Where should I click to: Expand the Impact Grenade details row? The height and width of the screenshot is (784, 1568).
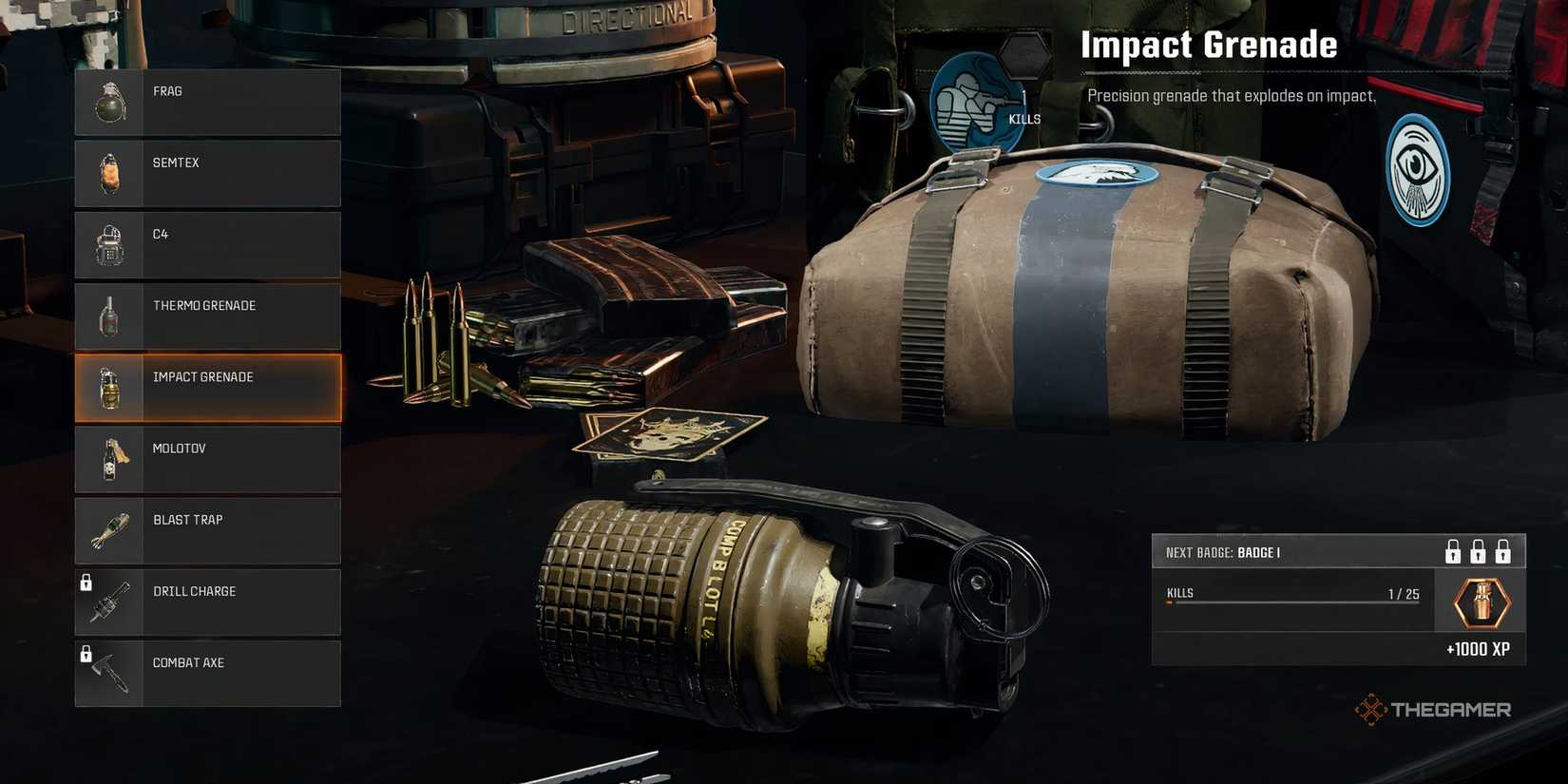coord(207,388)
